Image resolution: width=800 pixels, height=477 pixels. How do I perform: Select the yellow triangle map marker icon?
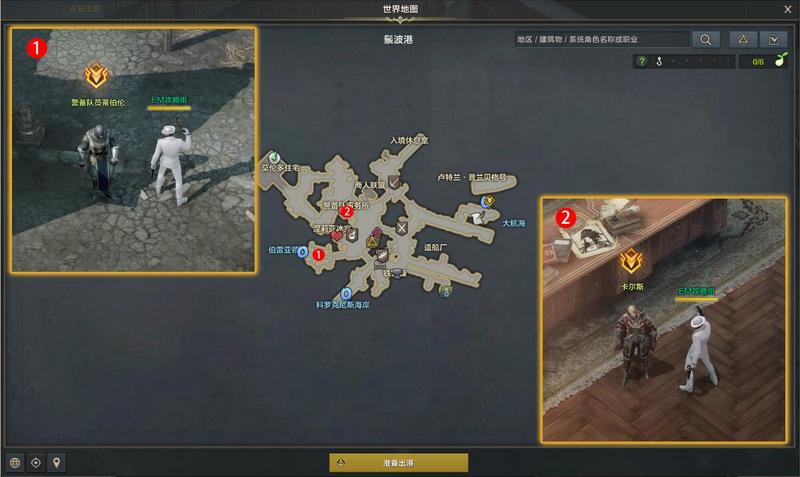(x=372, y=242)
